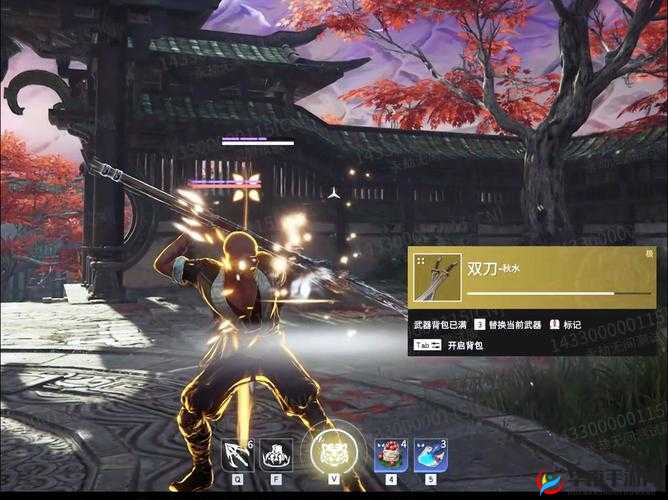Select the blue armor powder item slot

(428, 455)
